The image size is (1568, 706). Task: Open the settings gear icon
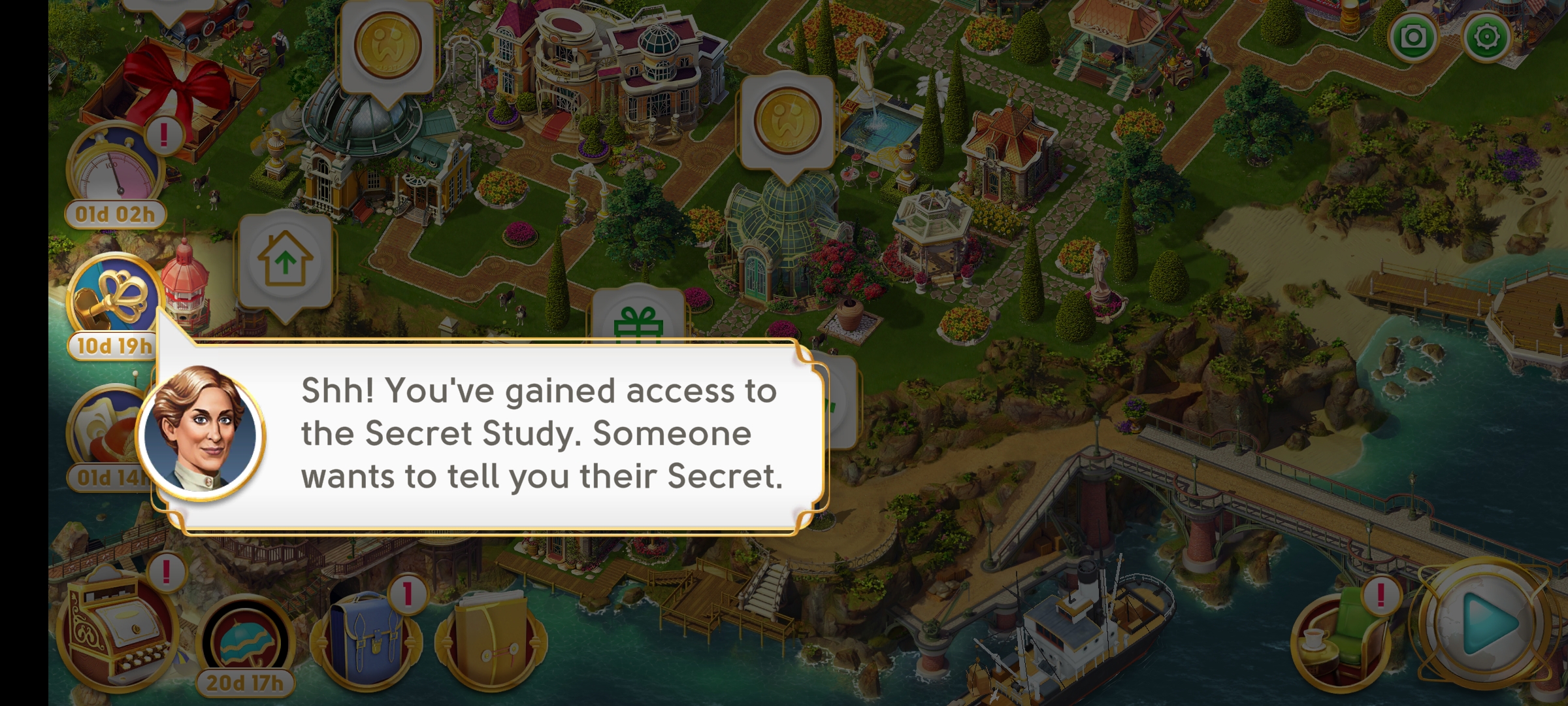click(1486, 37)
